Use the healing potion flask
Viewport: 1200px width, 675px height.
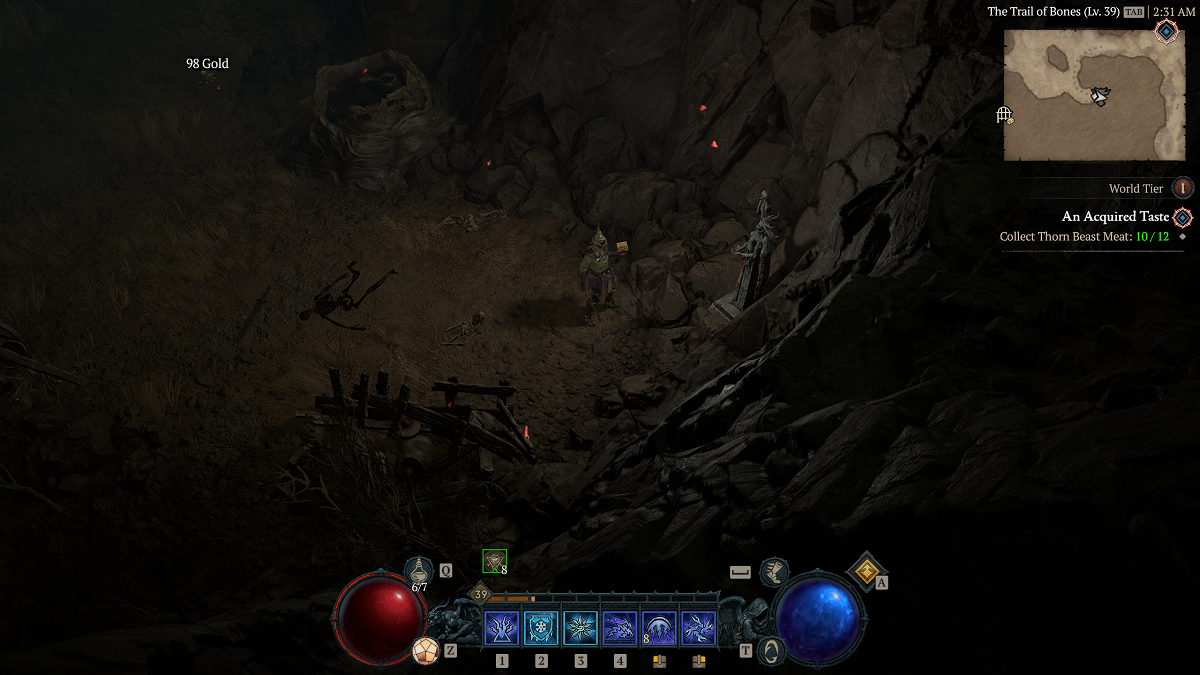tap(419, 571)
